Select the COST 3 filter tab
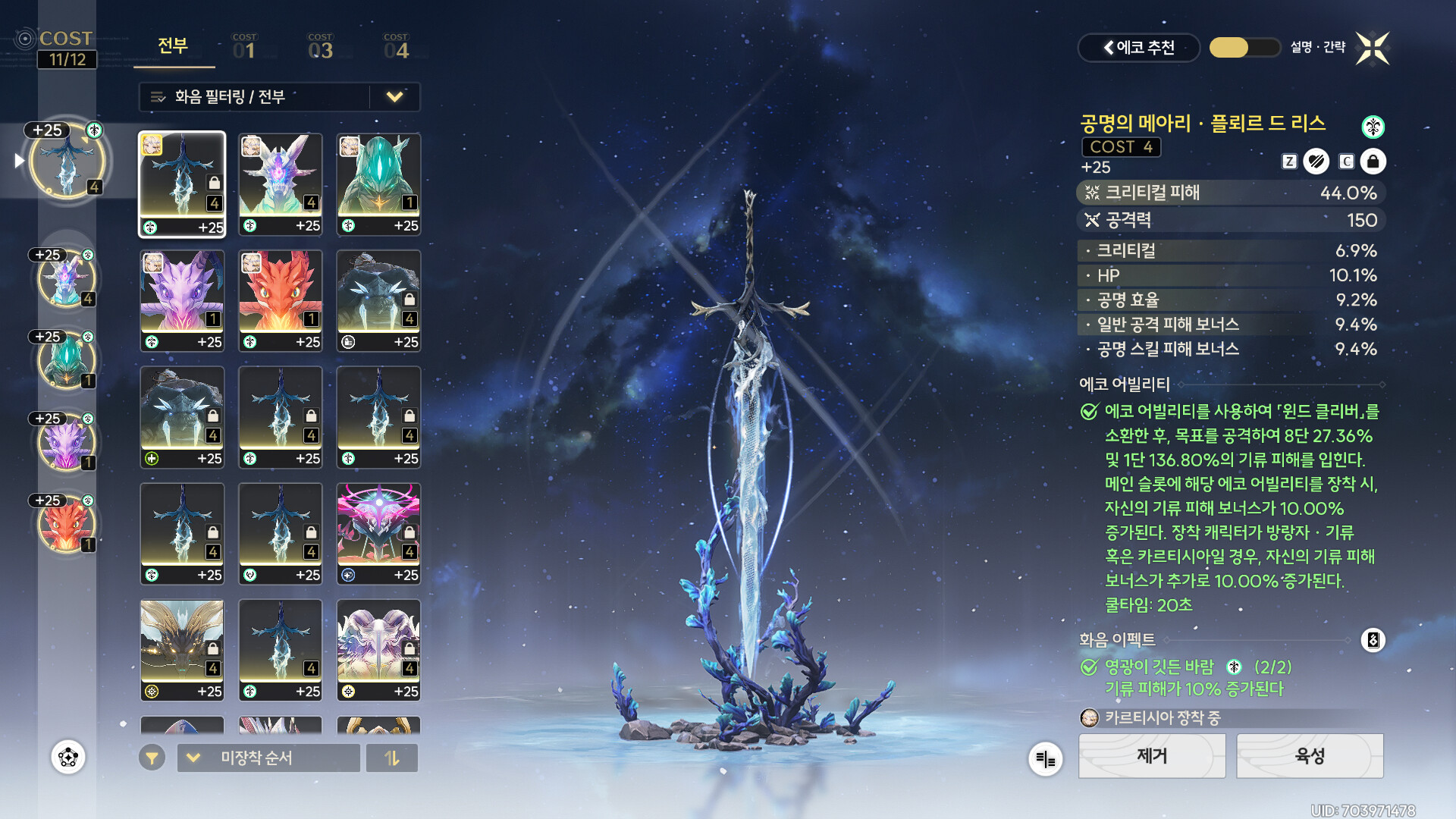The image size is (1456, 819). [x=320, y=47]
